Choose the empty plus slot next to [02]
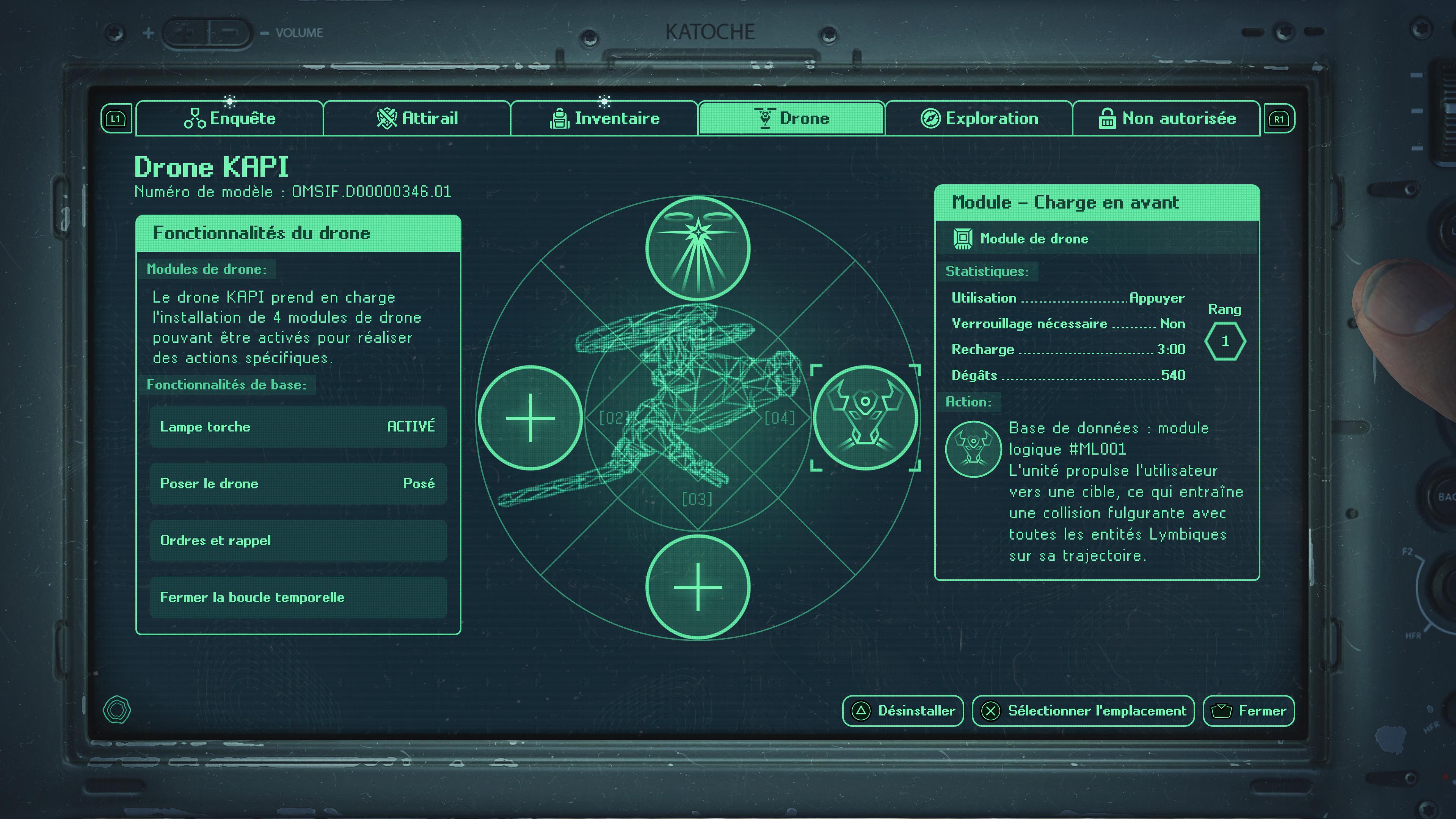 (530, 418)
